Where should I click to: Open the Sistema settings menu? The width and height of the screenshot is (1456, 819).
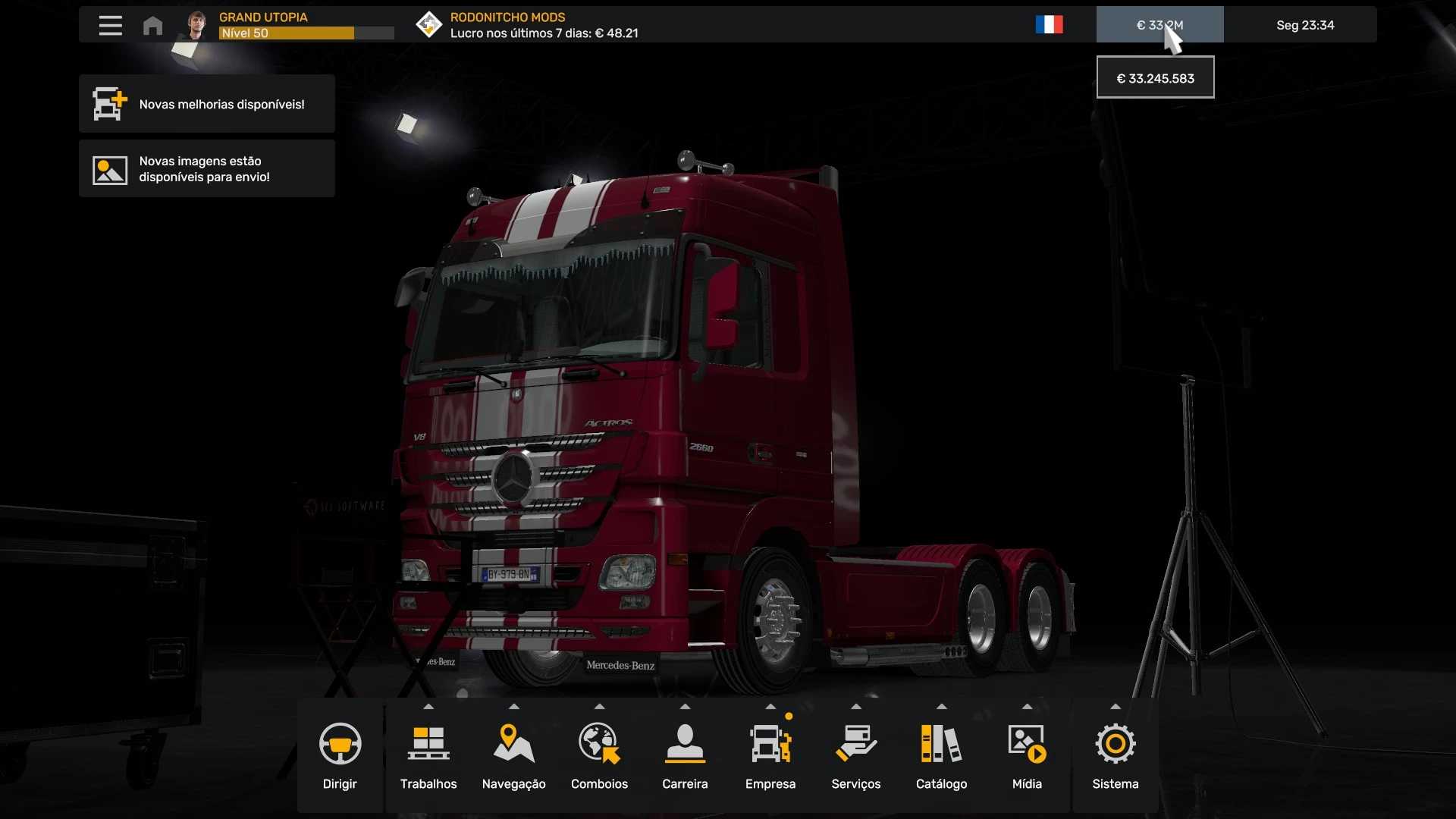(x=1115, y=755)
